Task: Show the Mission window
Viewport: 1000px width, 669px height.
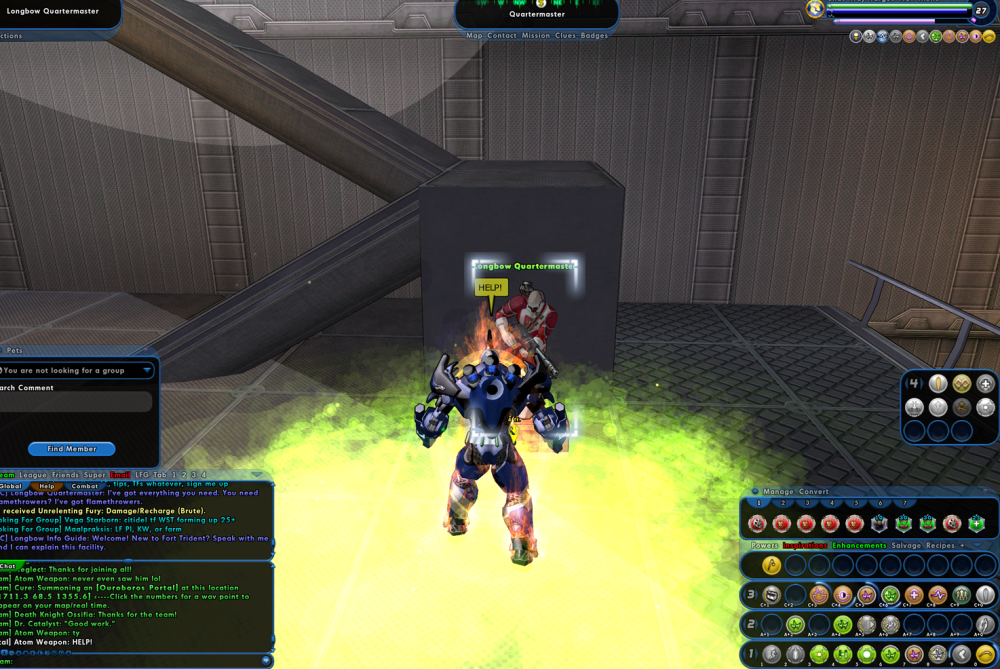Action: pos(536,36)
